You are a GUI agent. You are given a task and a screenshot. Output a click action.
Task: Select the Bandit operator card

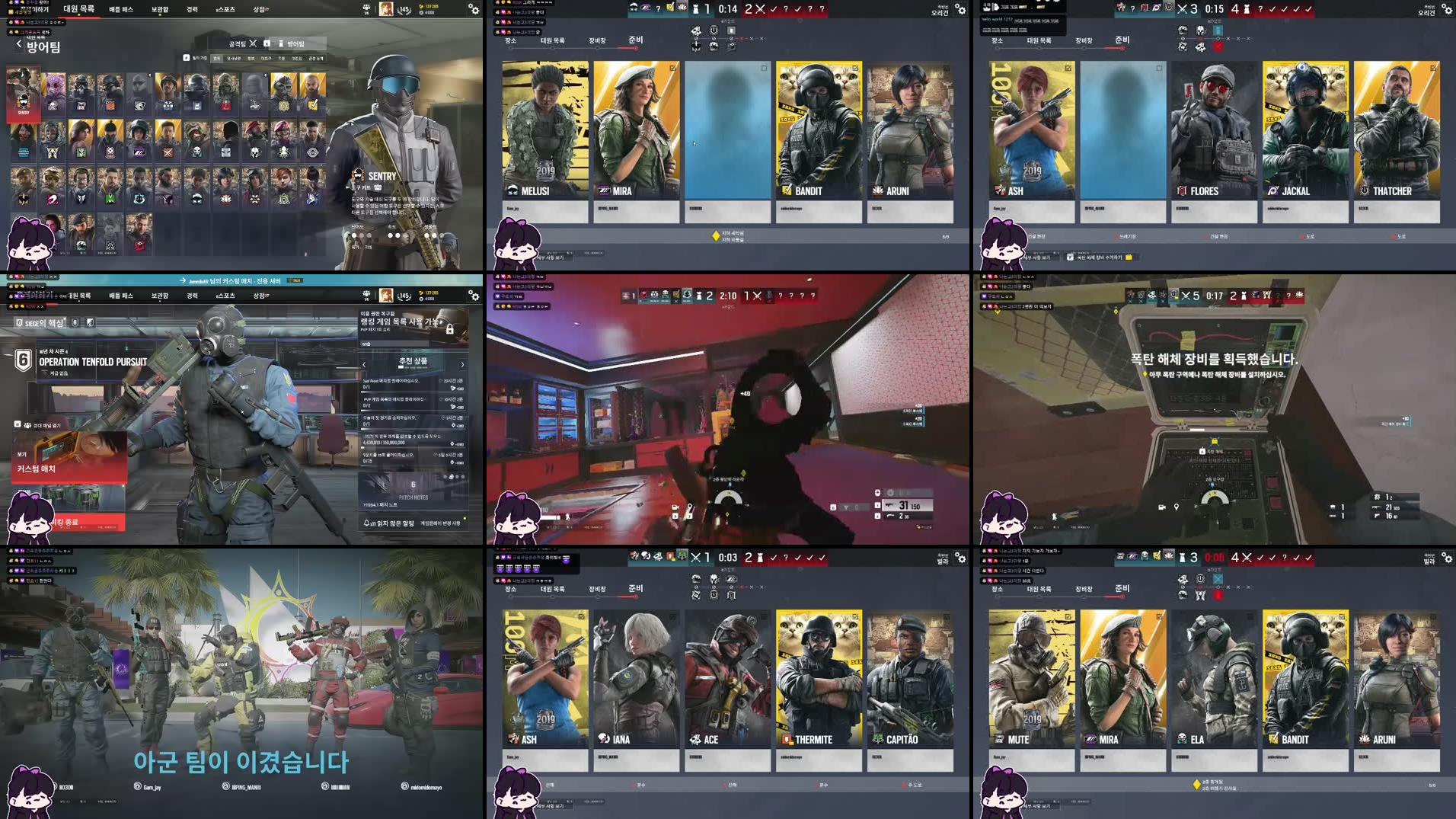[819, 130]
